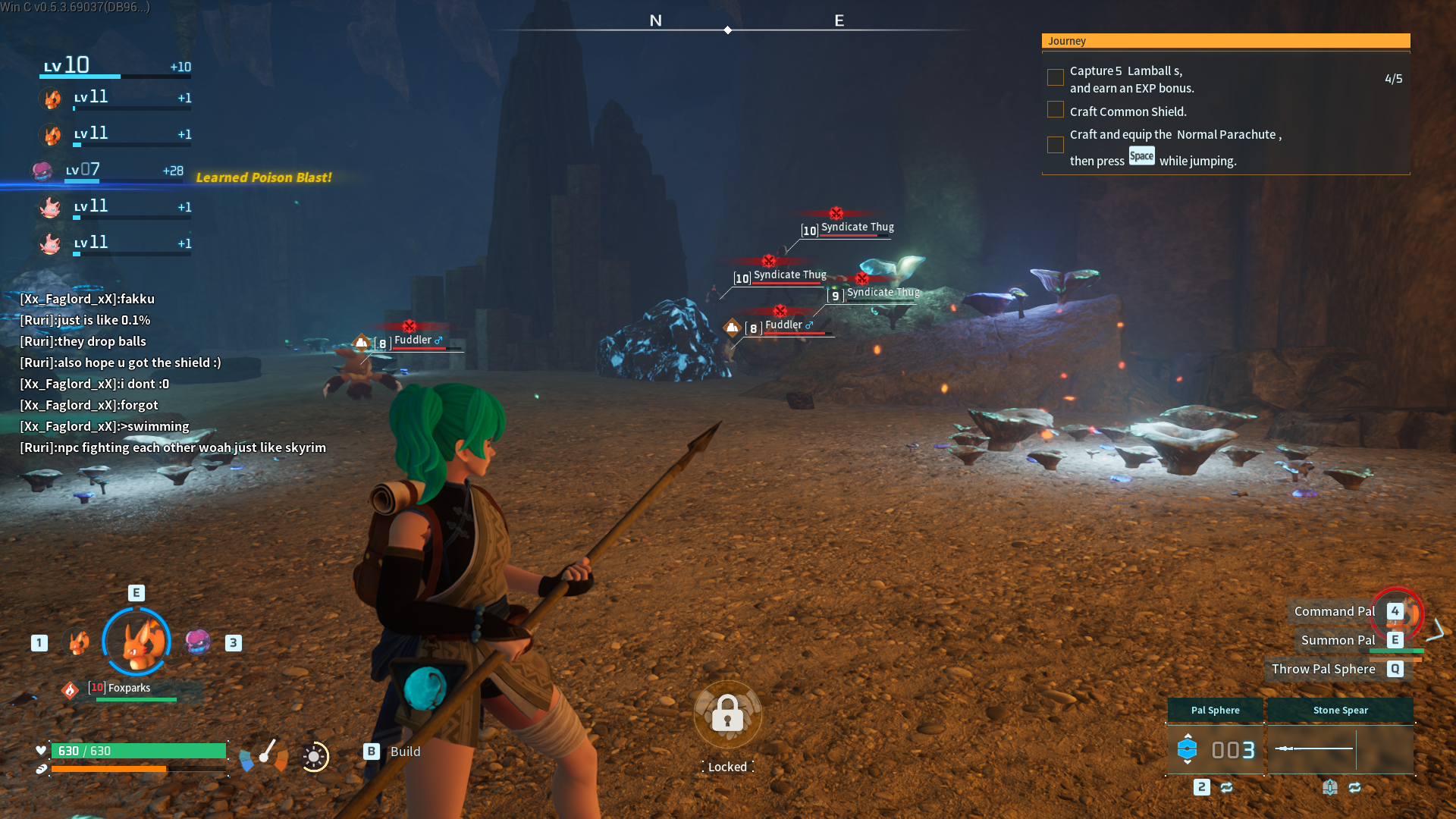The image size is (1456, 819).
Task: Select the level 07 purple pal party row
Action: point(111,171)
